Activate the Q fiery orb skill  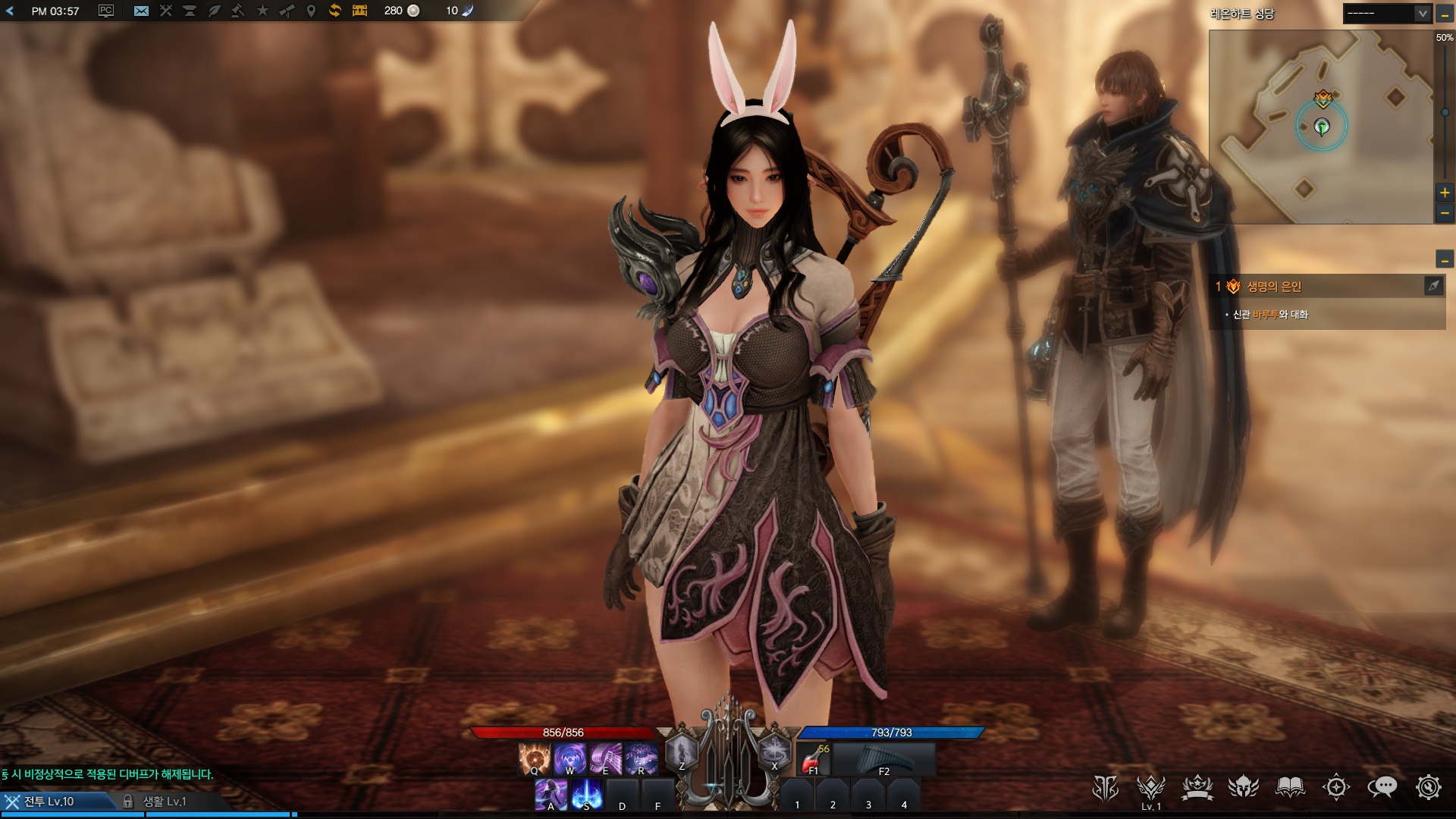534,758
